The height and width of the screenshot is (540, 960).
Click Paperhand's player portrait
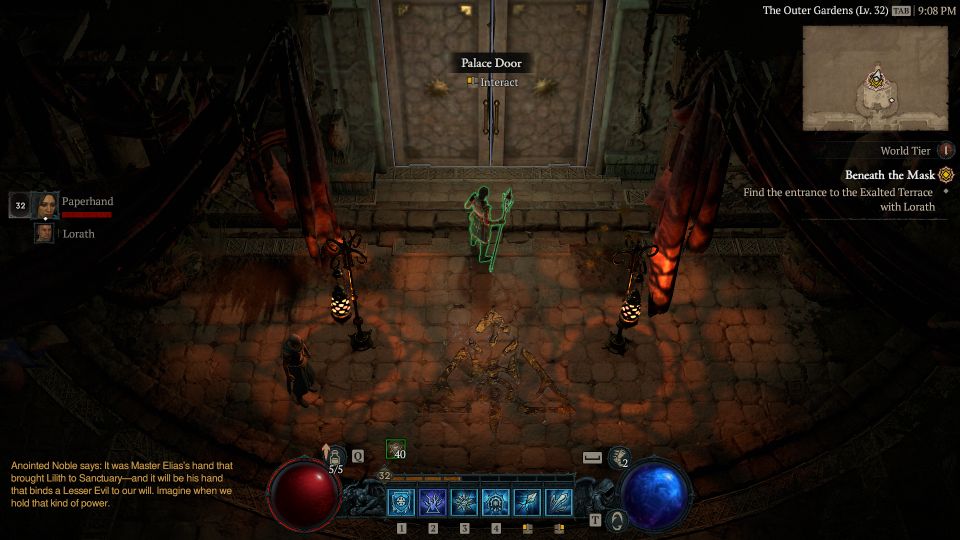45,205
